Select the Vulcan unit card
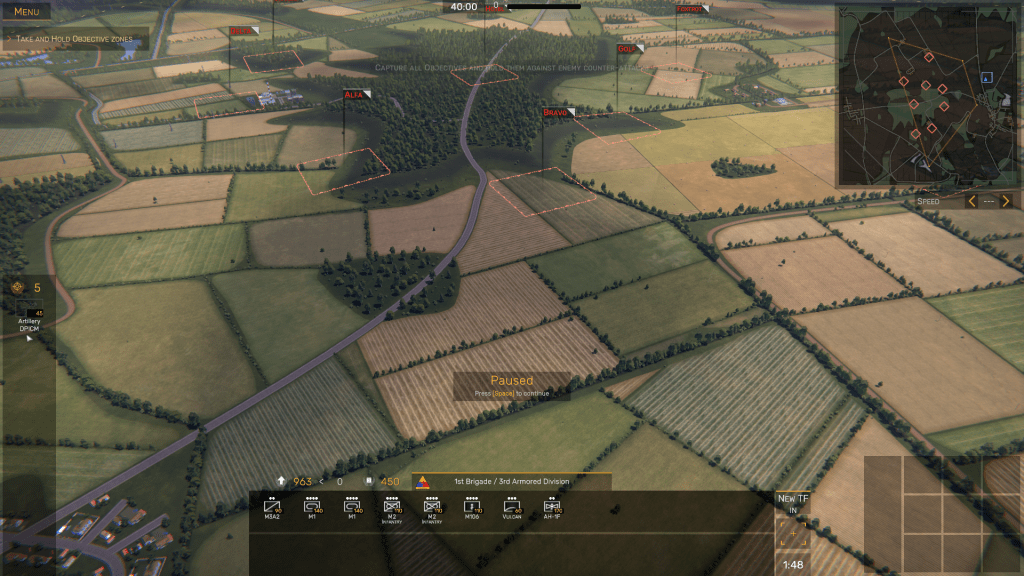The width and height of the screenshot is (1024, 576). click(512, 509)
